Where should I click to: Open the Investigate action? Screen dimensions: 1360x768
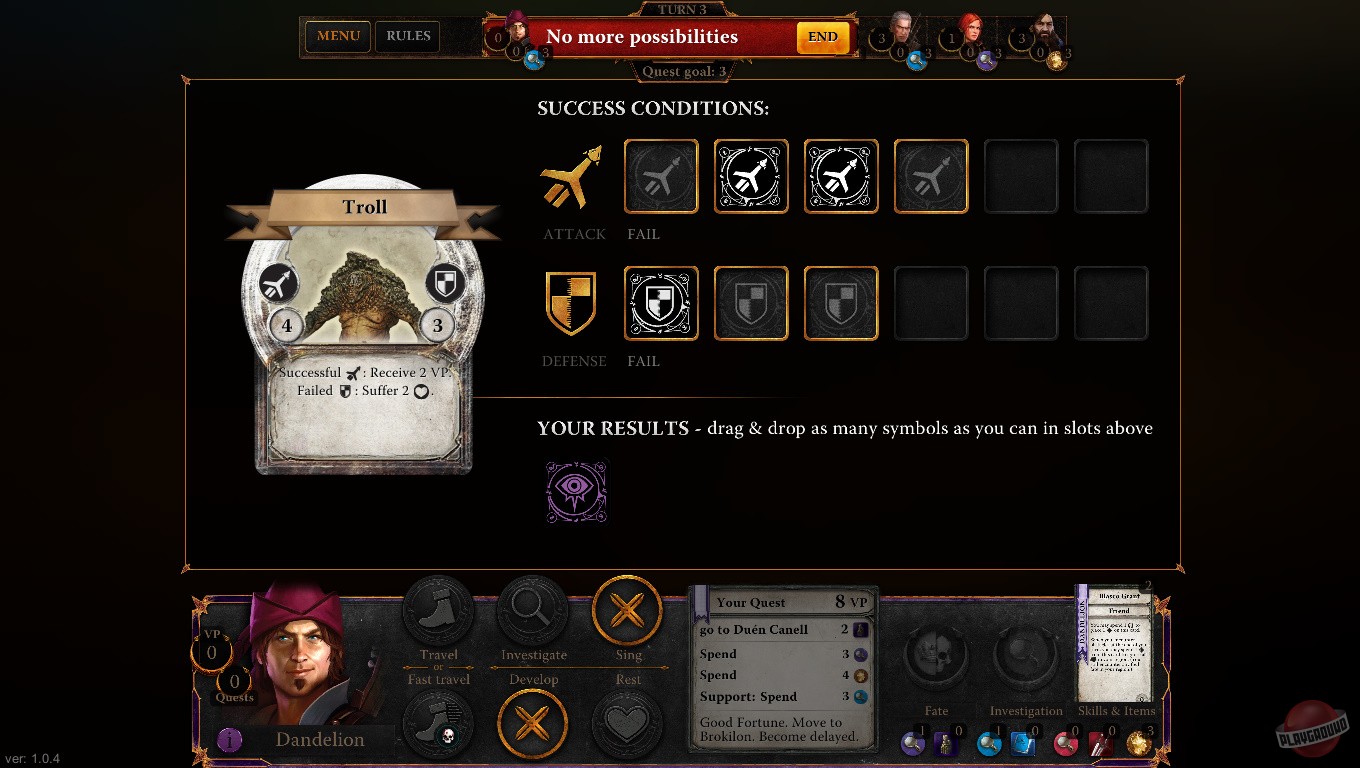pyautogui.click(x=533, y=610)
